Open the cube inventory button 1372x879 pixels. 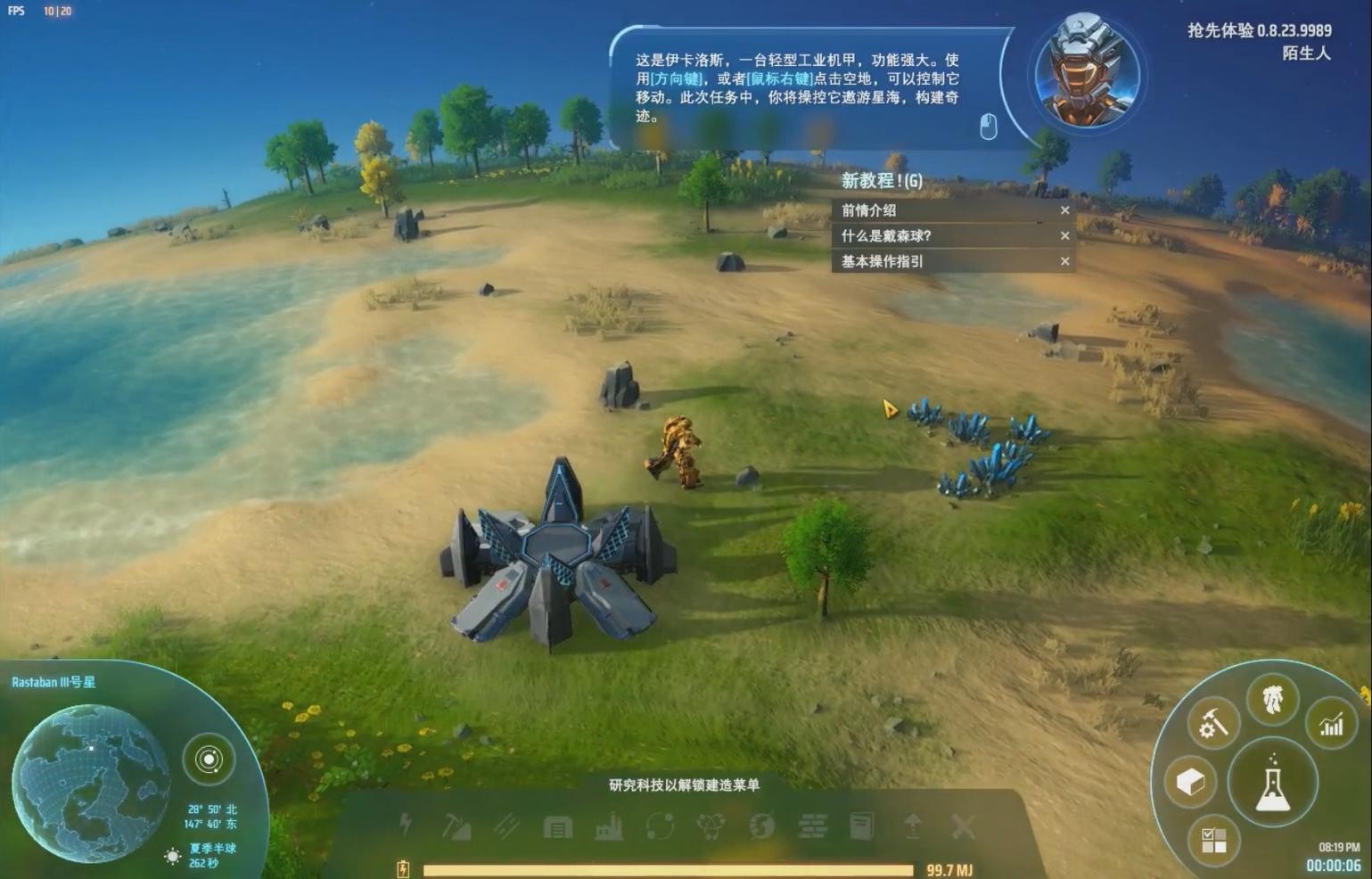[x=1190, y=782]
